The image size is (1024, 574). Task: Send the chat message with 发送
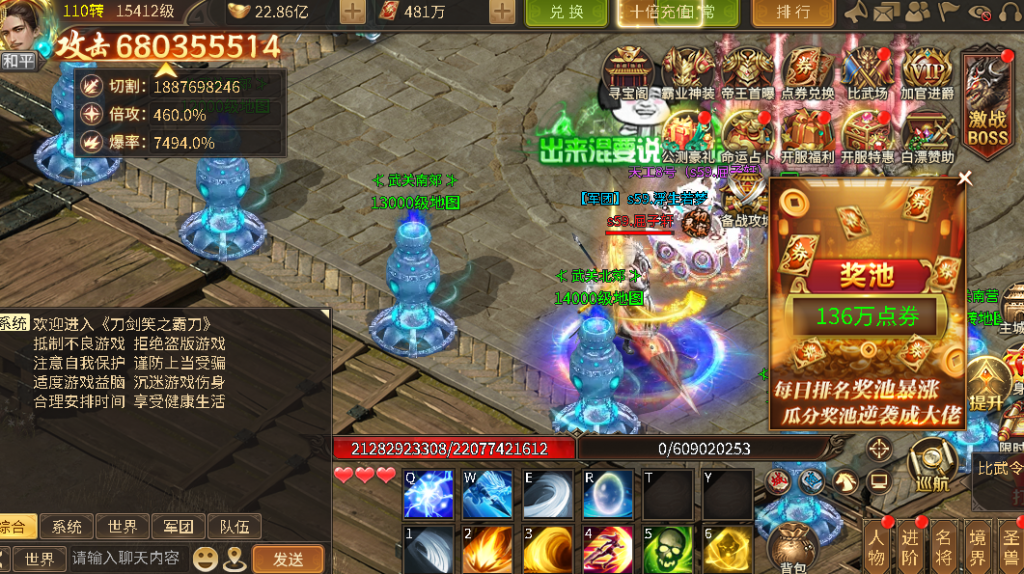(x=288, y=558)
